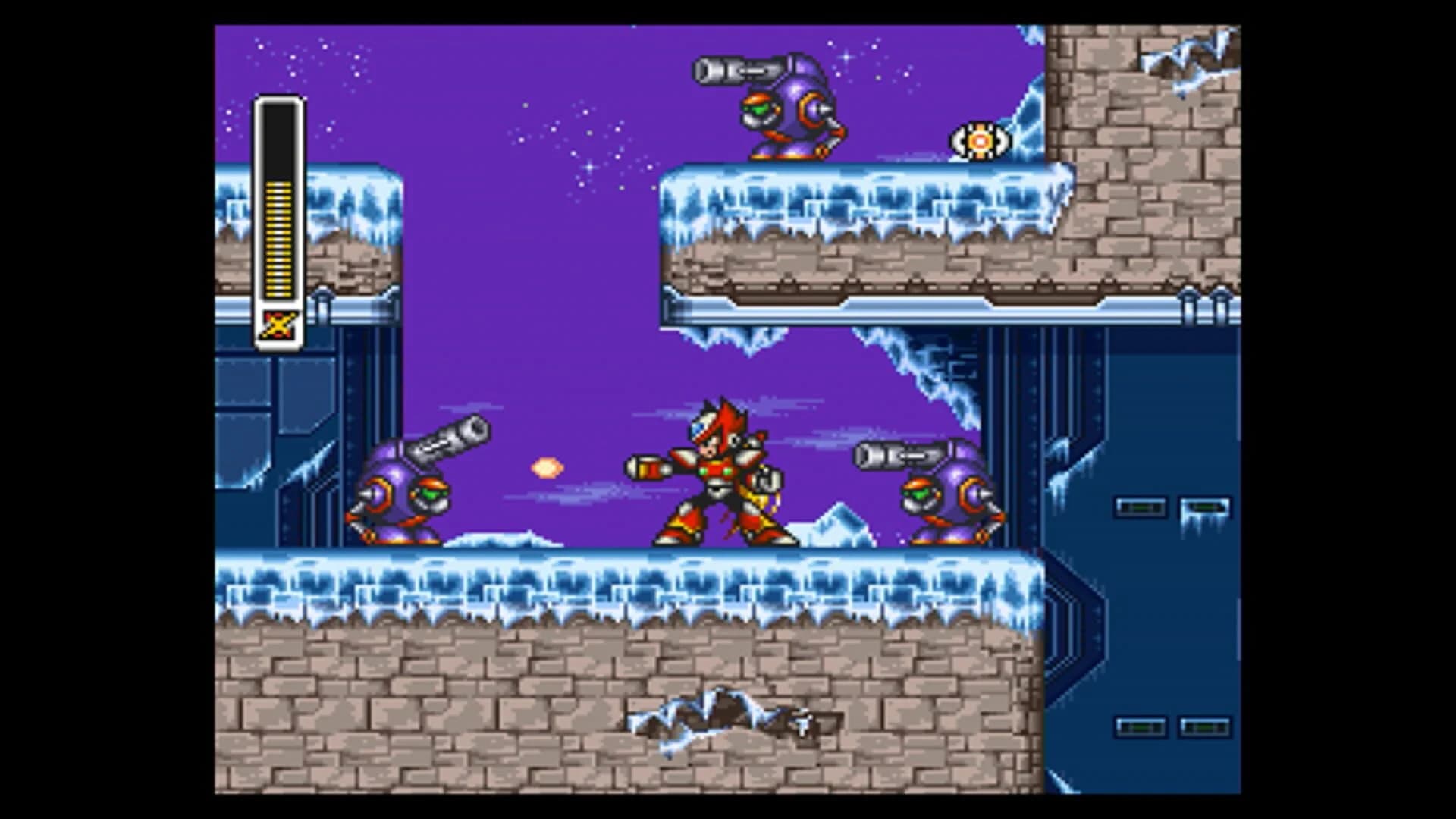This screenshot has width=1456, height=819.
Task: Click the green visor of the left enemy robot
Action: [x=429, y=494]
